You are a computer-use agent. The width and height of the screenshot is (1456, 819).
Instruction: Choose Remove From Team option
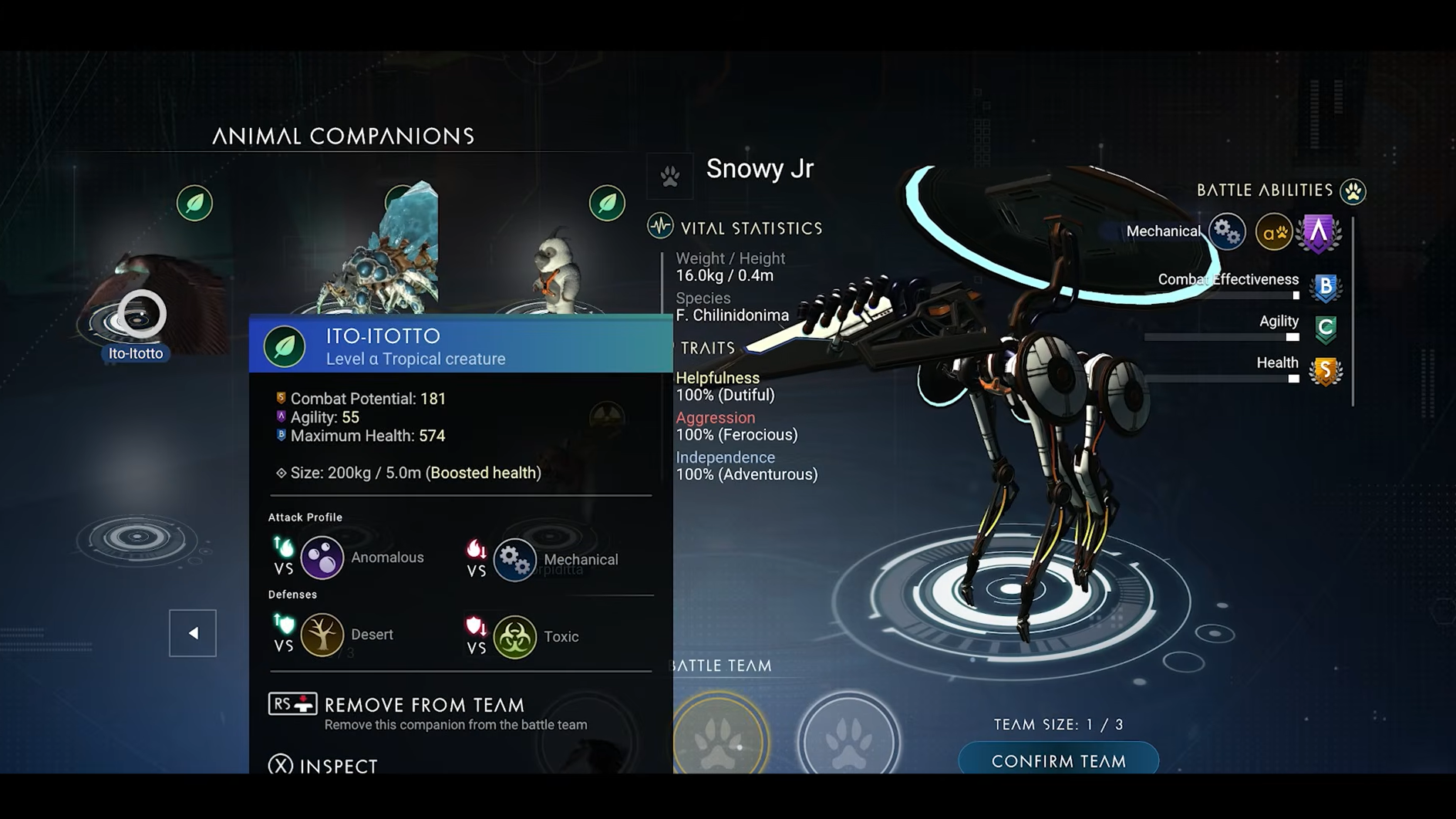pos(423,705)
